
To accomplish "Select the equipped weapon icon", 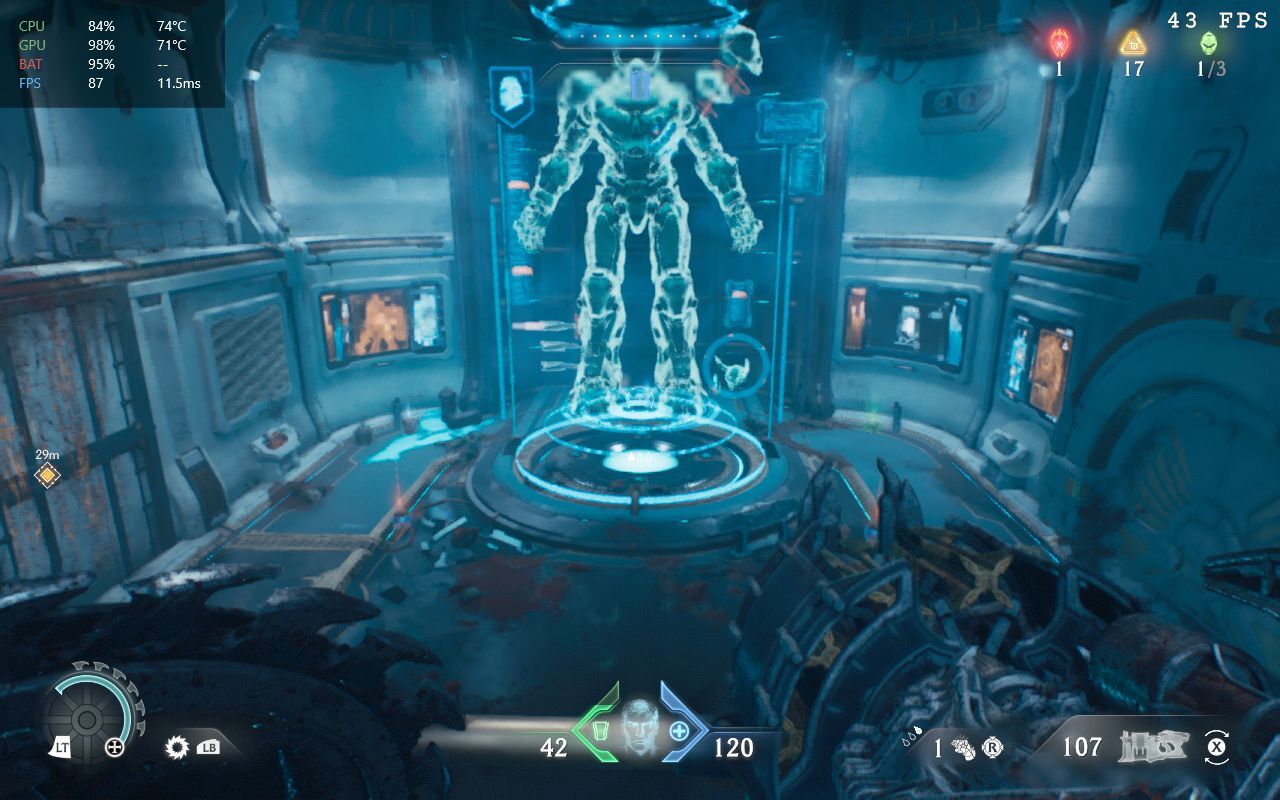I will (x=1151, y=746).
